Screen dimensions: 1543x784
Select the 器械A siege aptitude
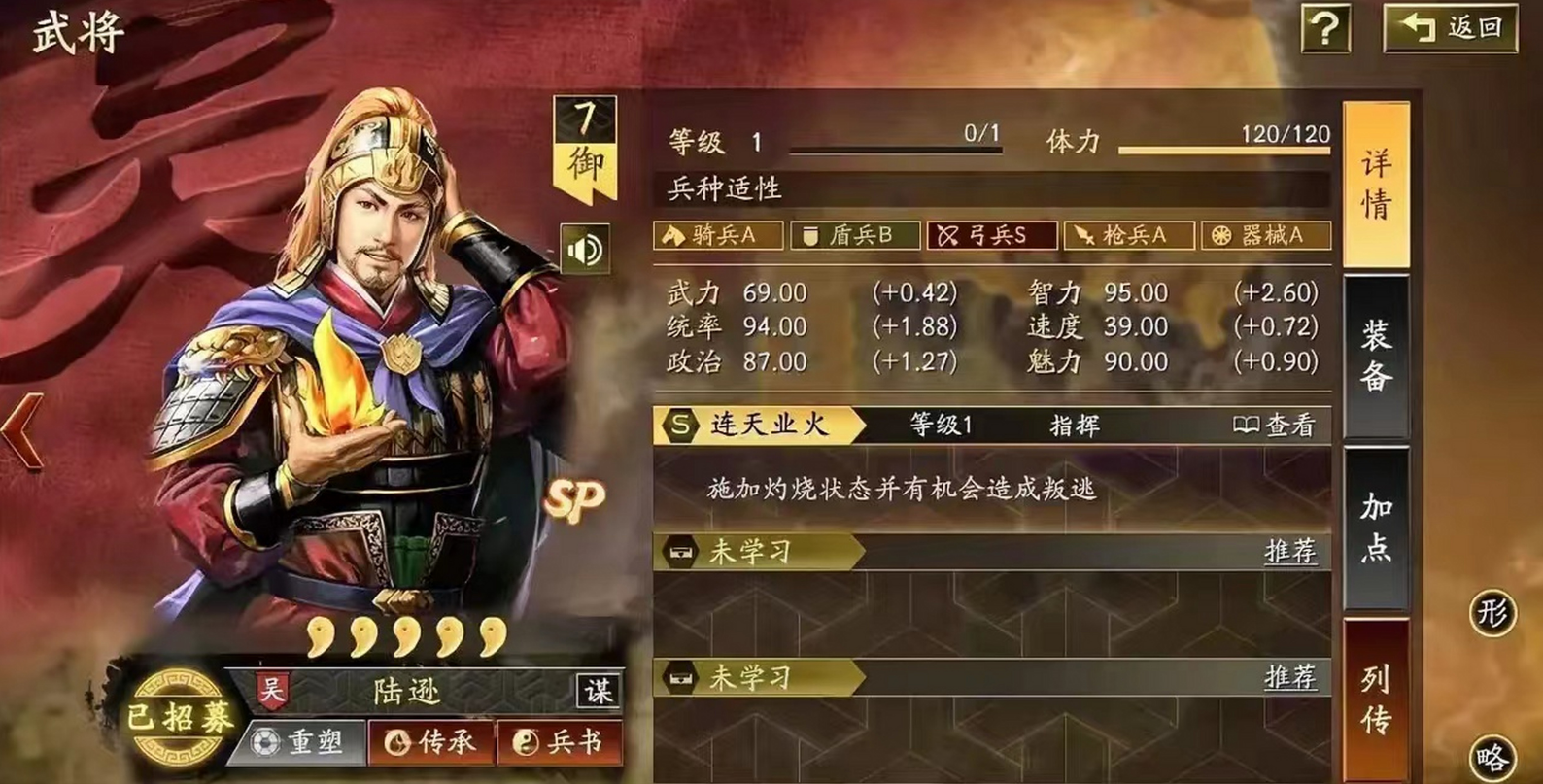pyautogui.click(x=1265, y=235)
